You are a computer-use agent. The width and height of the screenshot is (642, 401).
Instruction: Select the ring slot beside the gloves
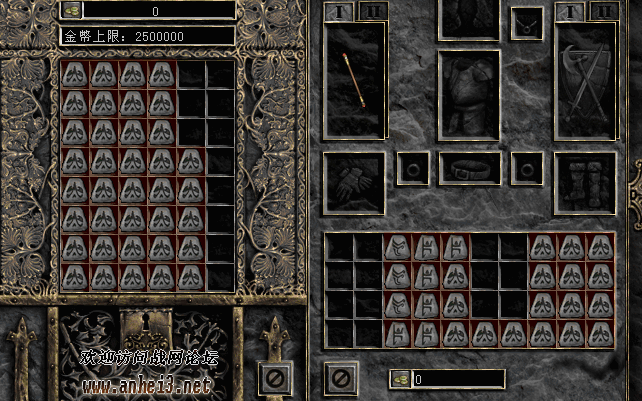coord(412,168)
